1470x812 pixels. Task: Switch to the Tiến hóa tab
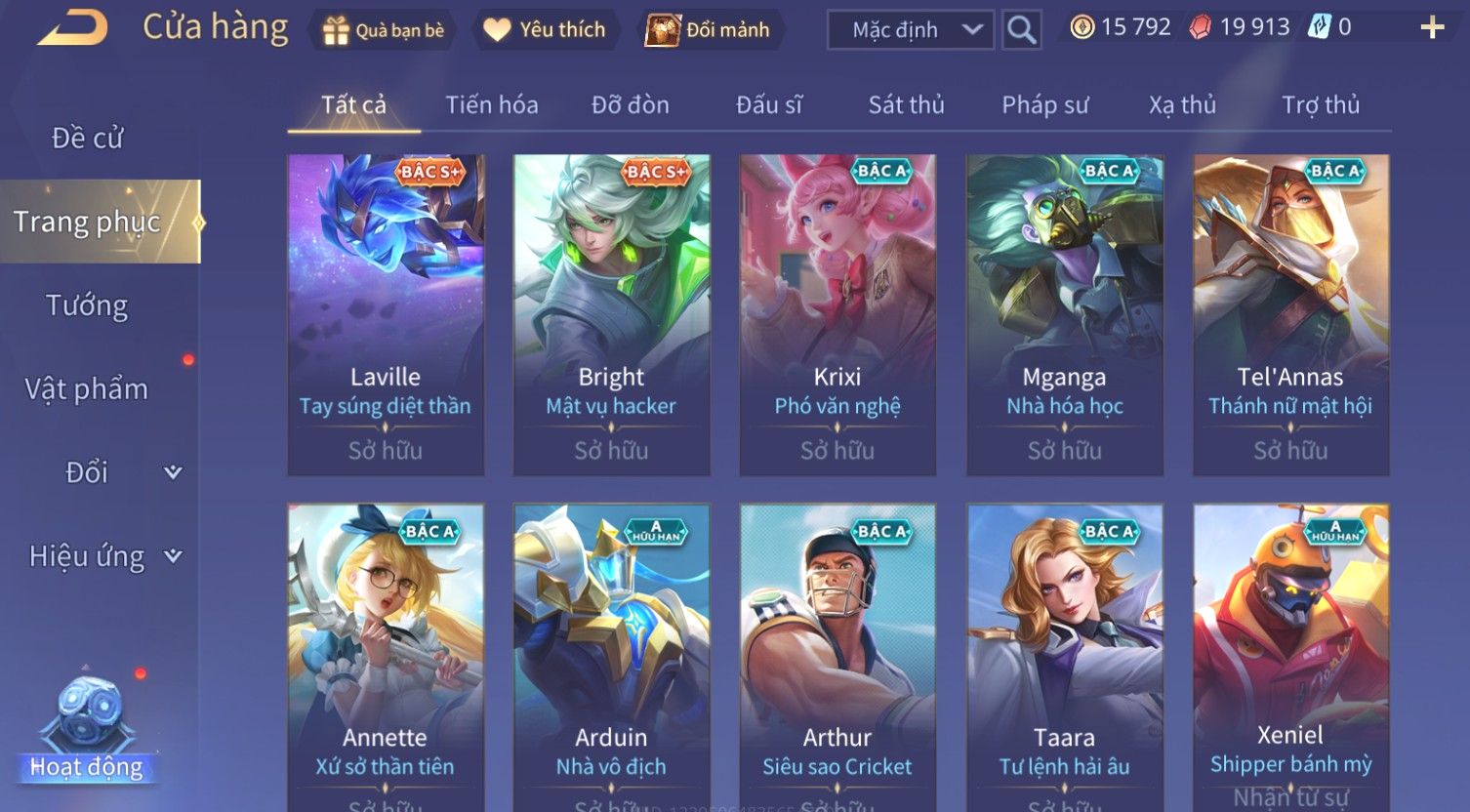[492, 105]
